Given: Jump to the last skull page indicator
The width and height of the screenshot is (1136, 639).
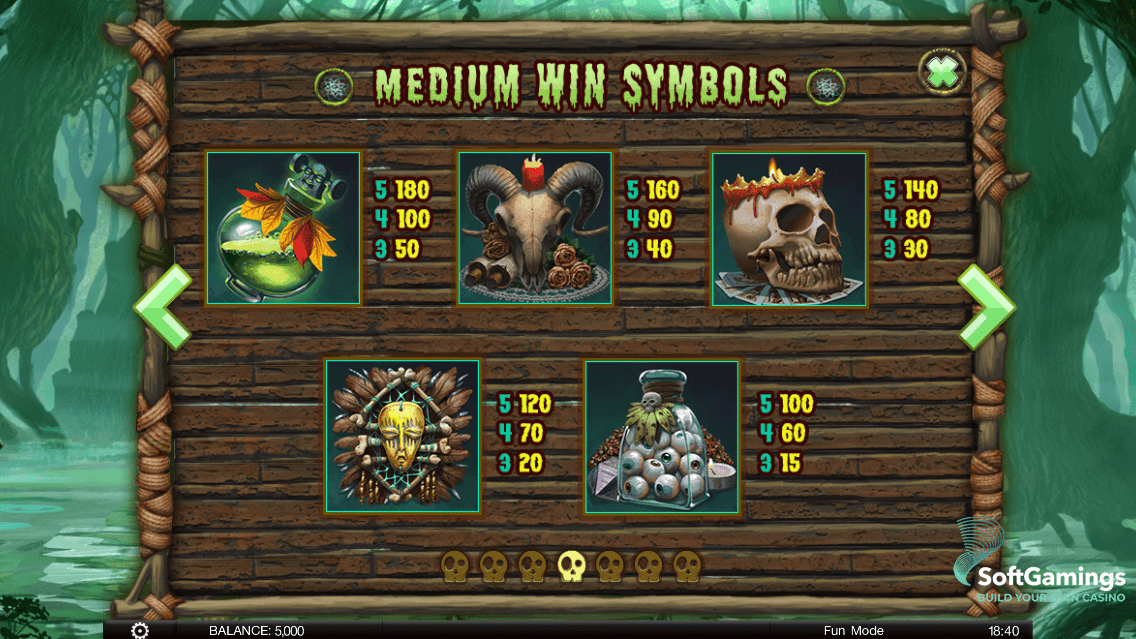Looking at the screenshot, I should 687,567.
